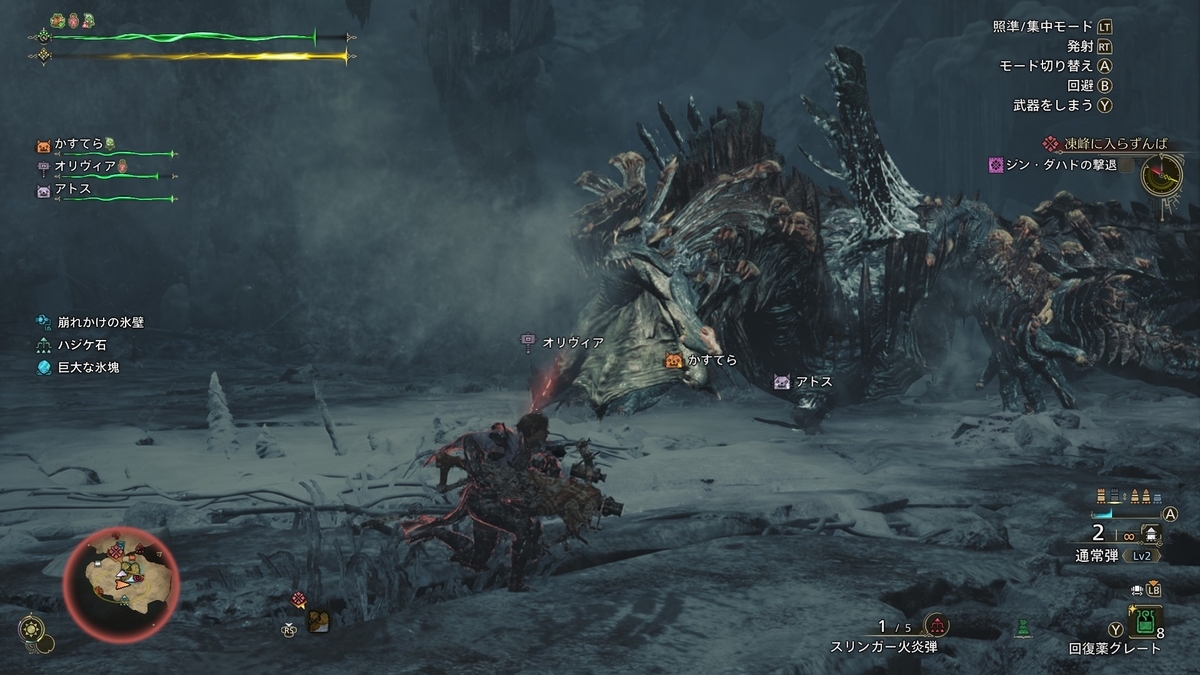The image size is (1200, 675).
Task: Select 巨大な氷塊 in the environment list
Action: (x=89, y=367)
